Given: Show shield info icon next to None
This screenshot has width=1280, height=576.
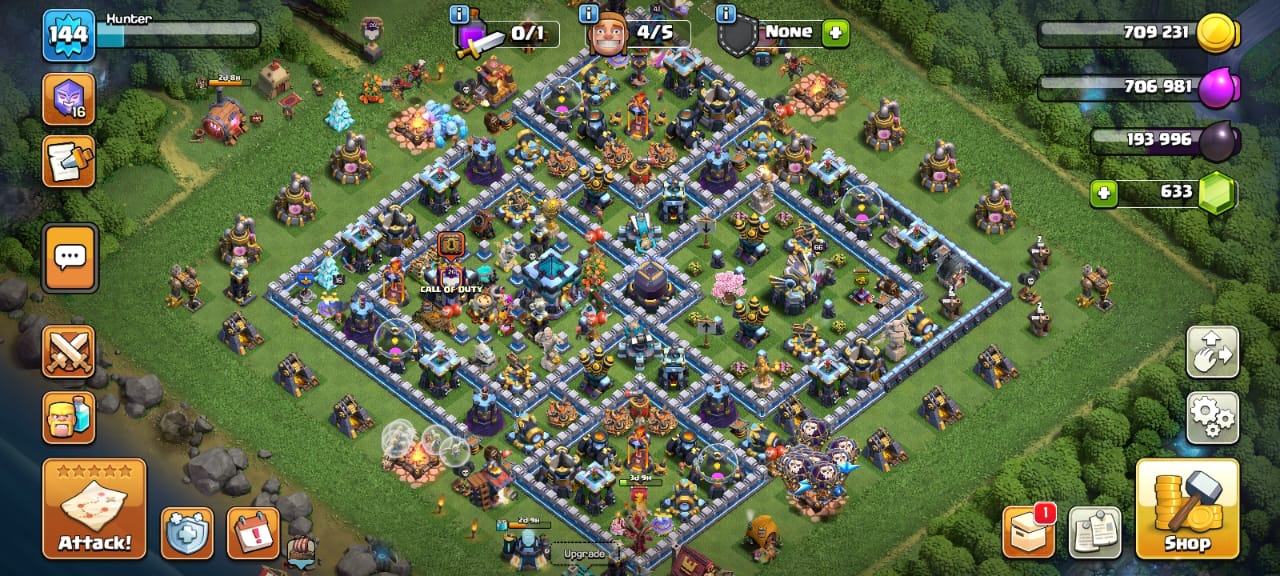Looking at the screenshot, I should 726,14.
